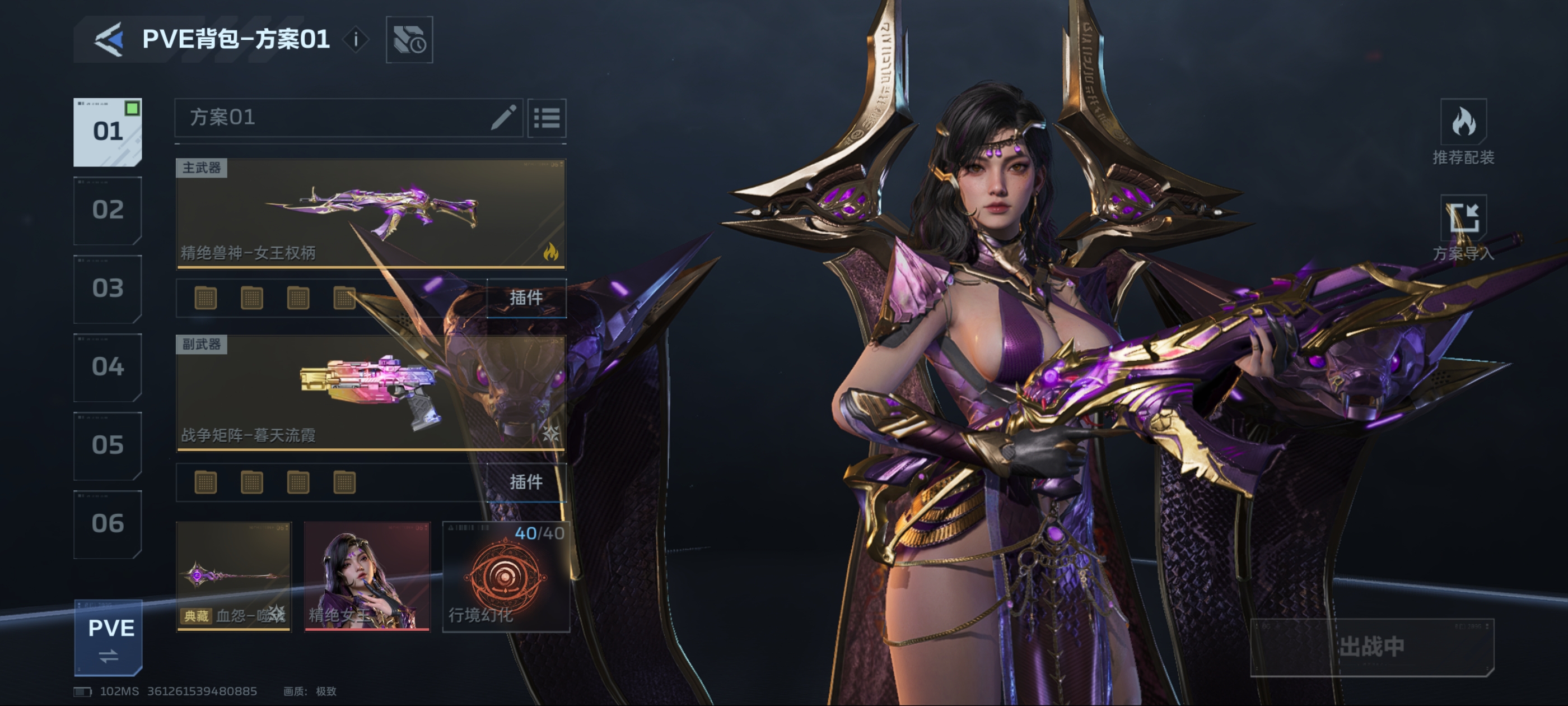Switch to loadout tab 03

coord(108,289)
